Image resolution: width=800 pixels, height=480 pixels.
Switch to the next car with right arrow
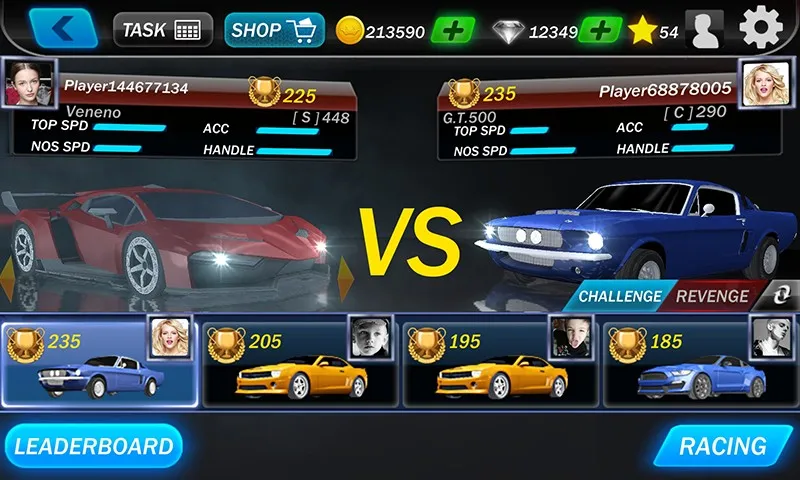pos(346,278)
